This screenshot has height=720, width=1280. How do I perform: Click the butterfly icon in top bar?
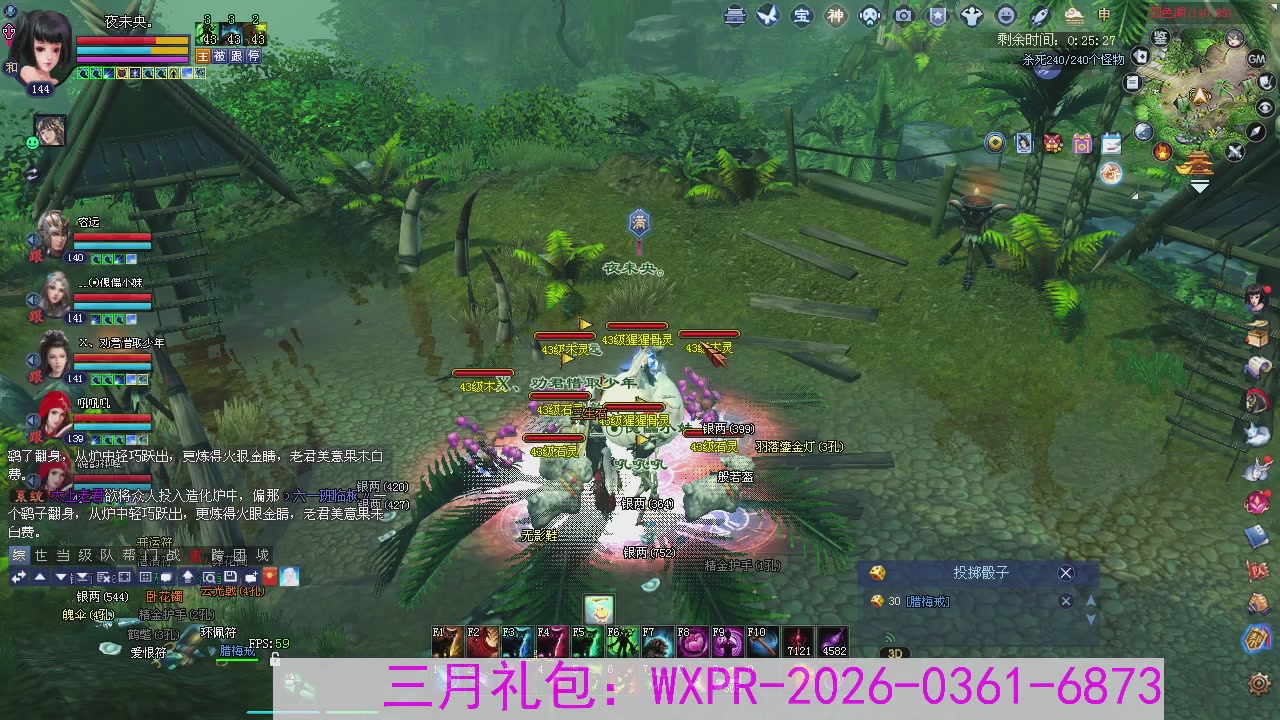point(767,15)
